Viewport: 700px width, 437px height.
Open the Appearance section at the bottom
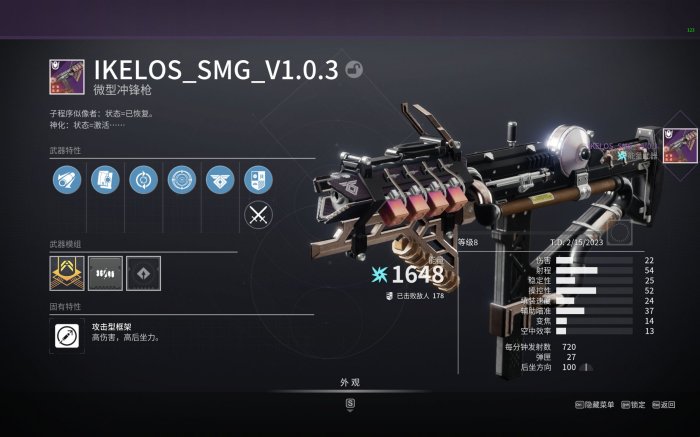(x=349, y=384)
